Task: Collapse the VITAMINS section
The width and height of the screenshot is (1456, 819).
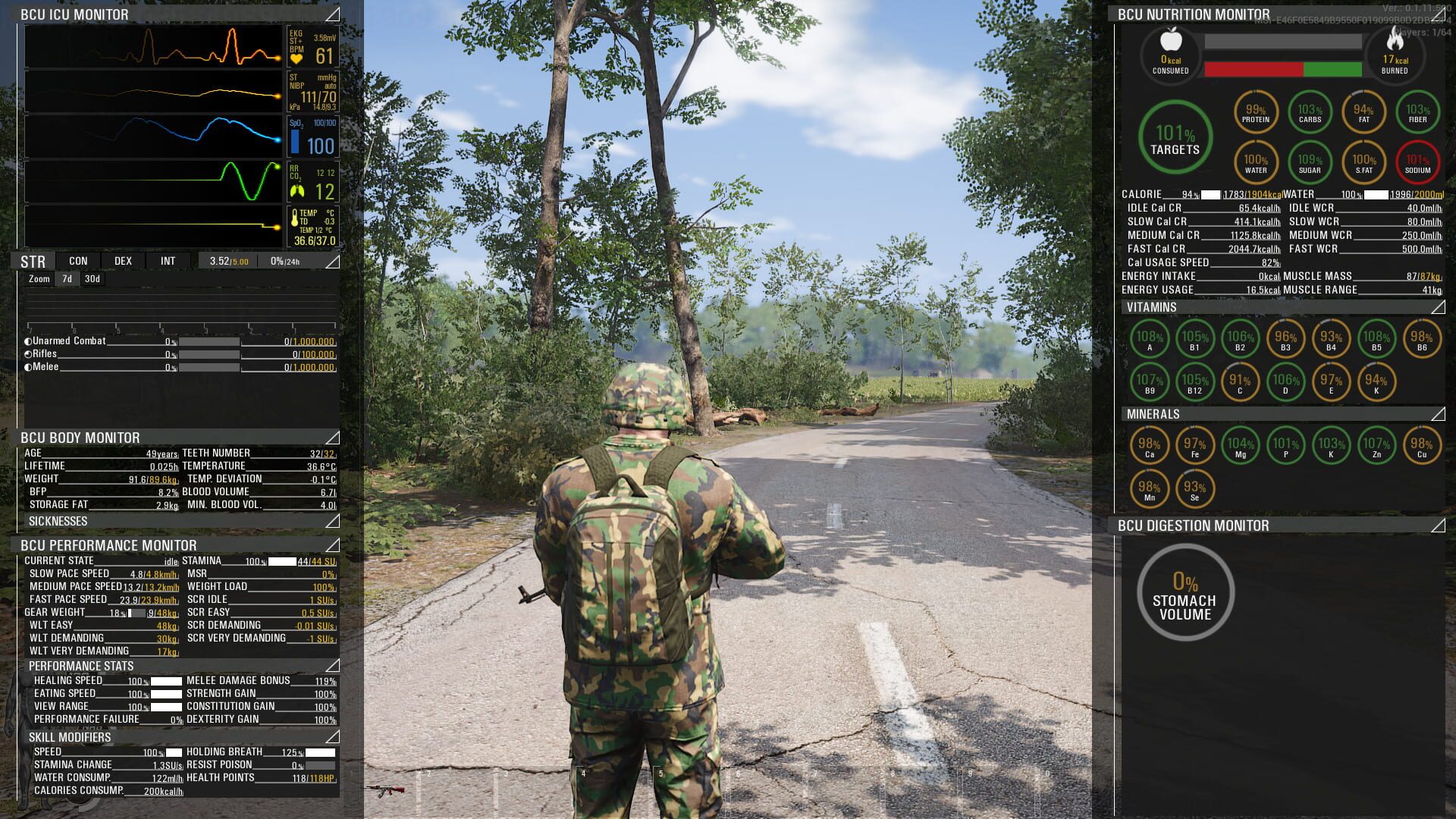Action: 1438,308
